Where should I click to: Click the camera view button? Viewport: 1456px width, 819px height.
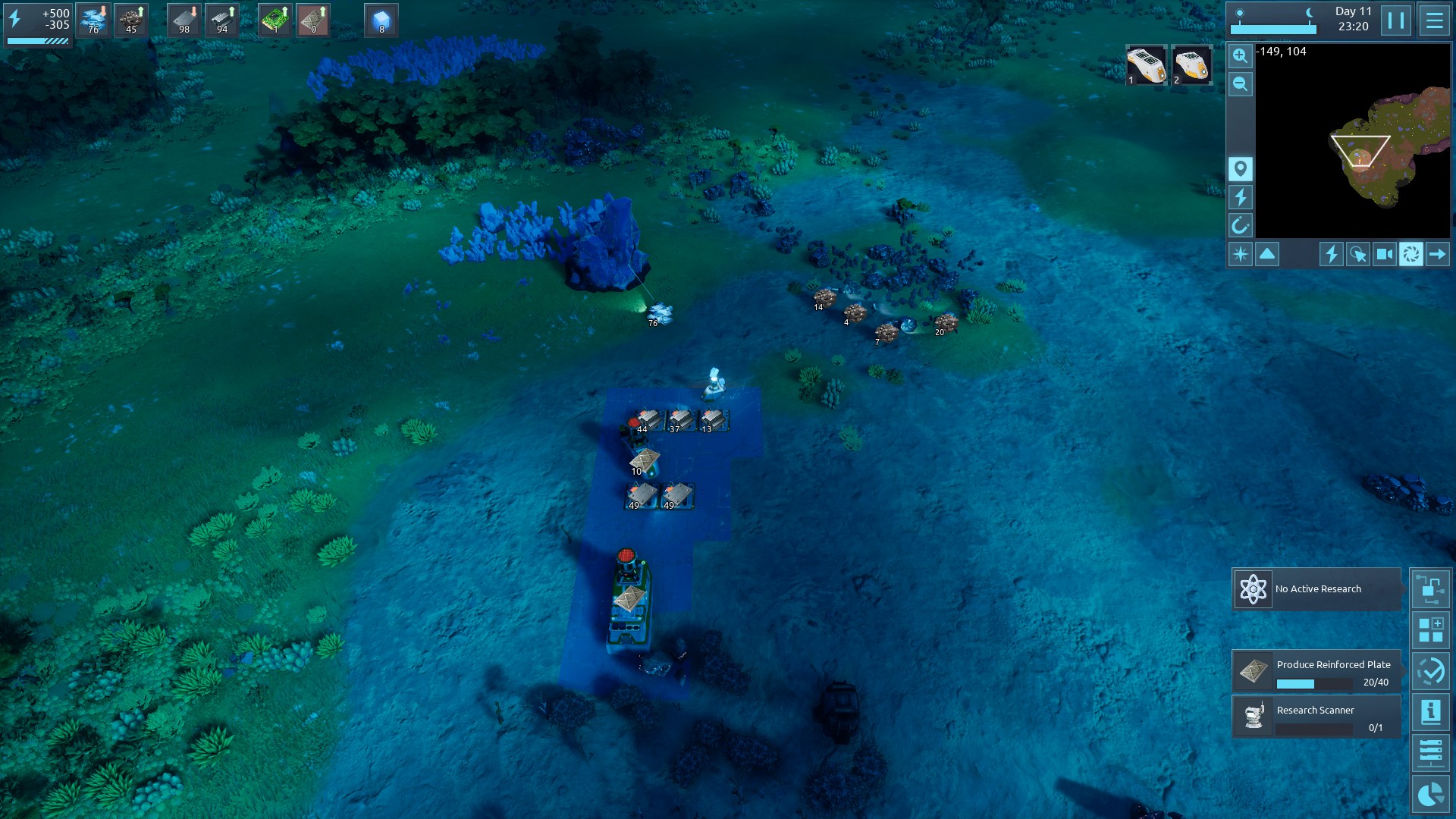coord(1384,254)
